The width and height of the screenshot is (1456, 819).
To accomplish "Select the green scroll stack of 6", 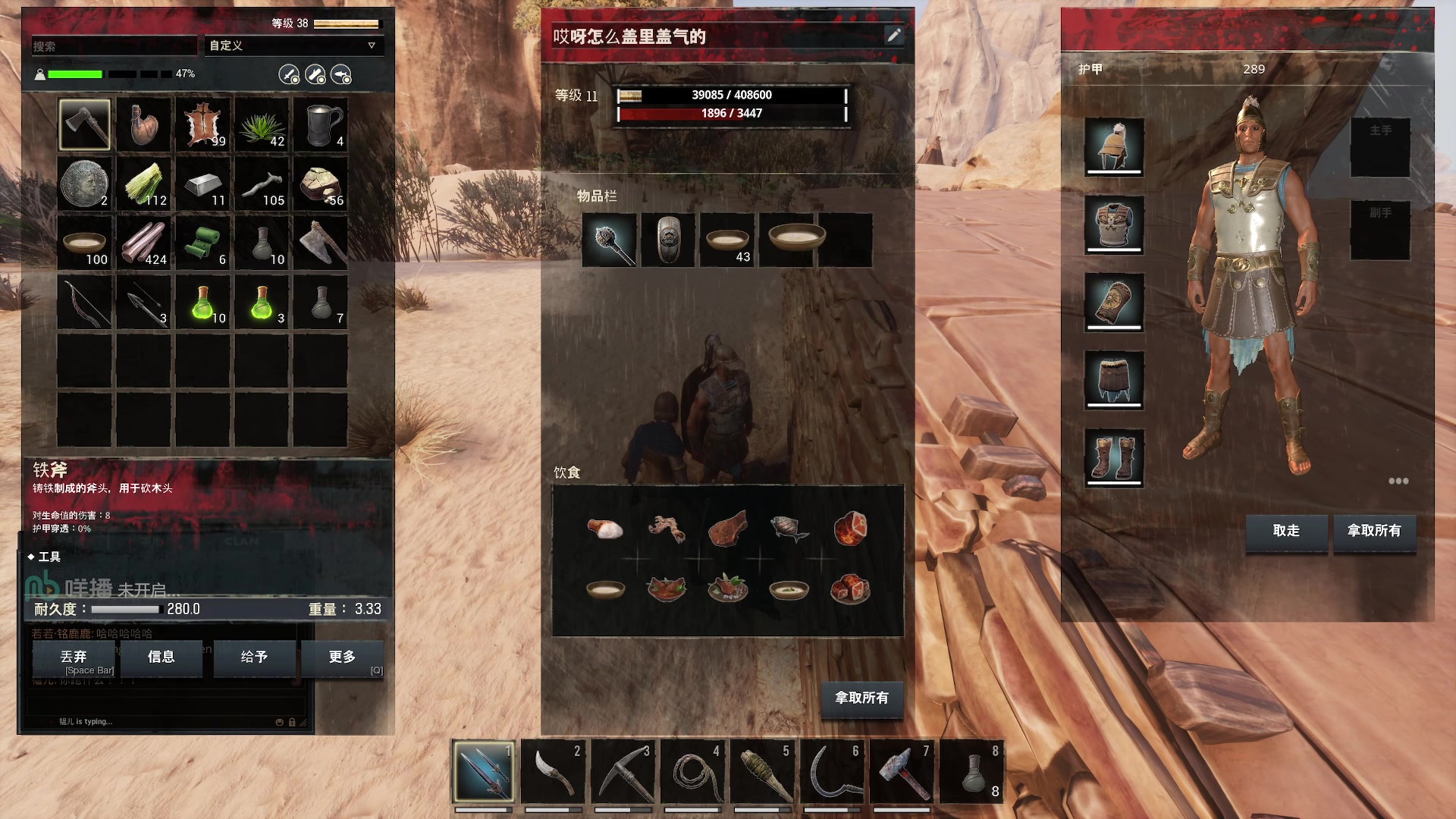I will pyautogui.click(x=203, y=243).
